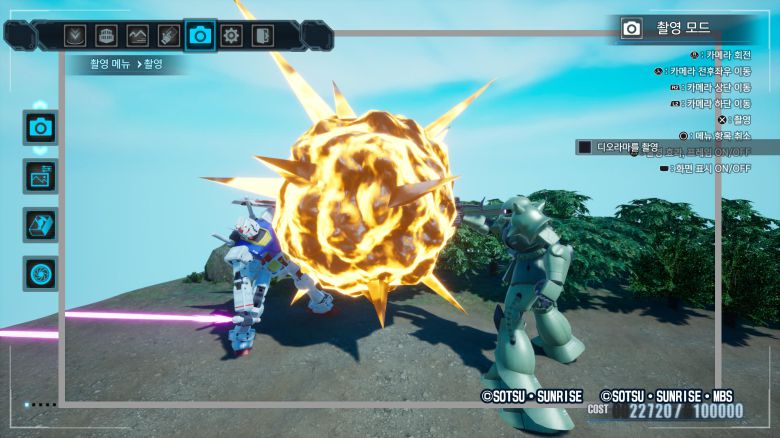Switch to the mountain landscape tab

tap(138, 36)
